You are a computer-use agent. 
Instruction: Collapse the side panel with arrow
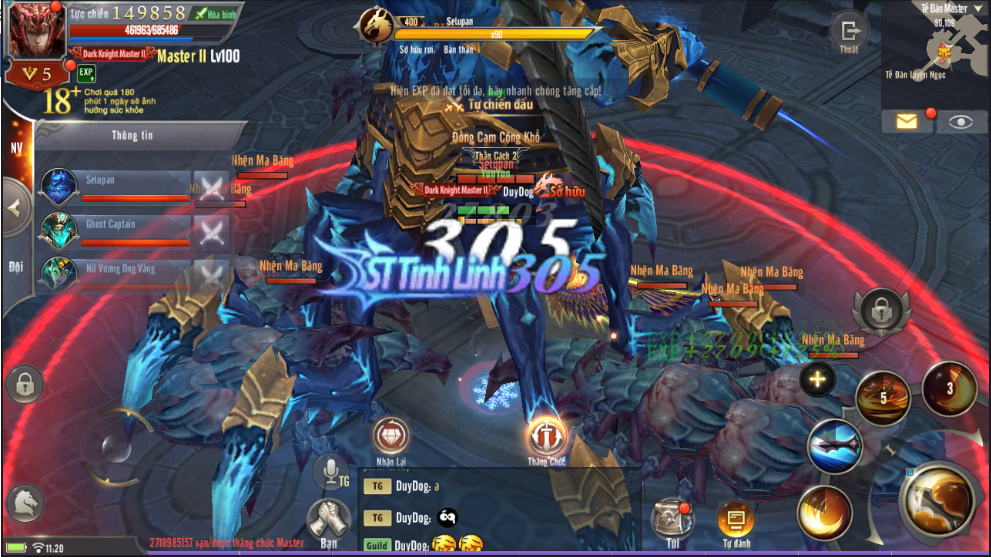pos(14,209)
